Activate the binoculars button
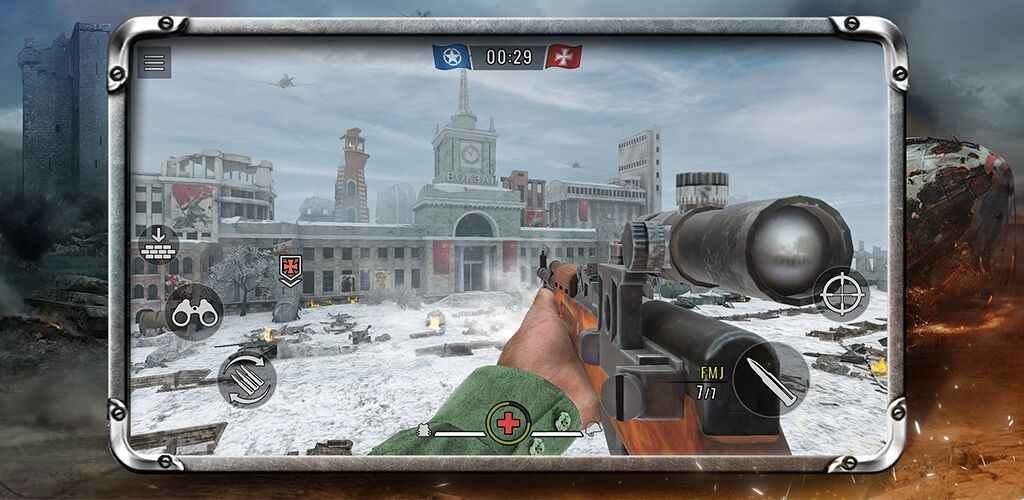 tap(193, 313)
